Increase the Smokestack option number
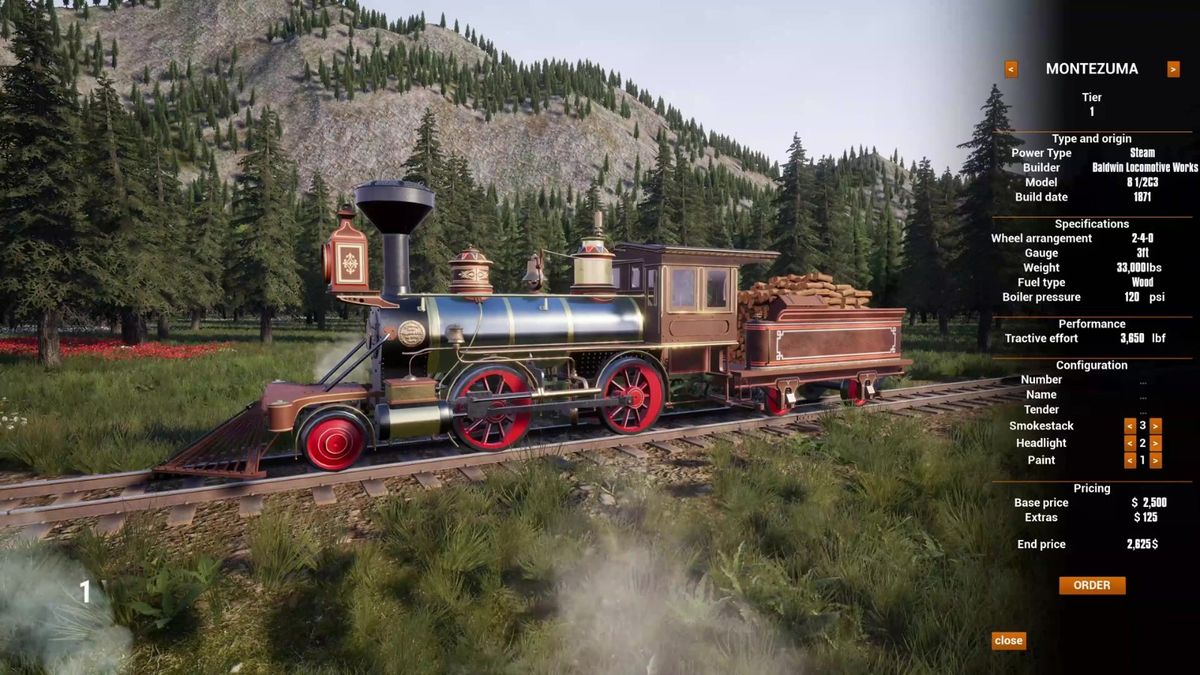Viewport: 1200px width, 675px height. [x=1155, y=426]
